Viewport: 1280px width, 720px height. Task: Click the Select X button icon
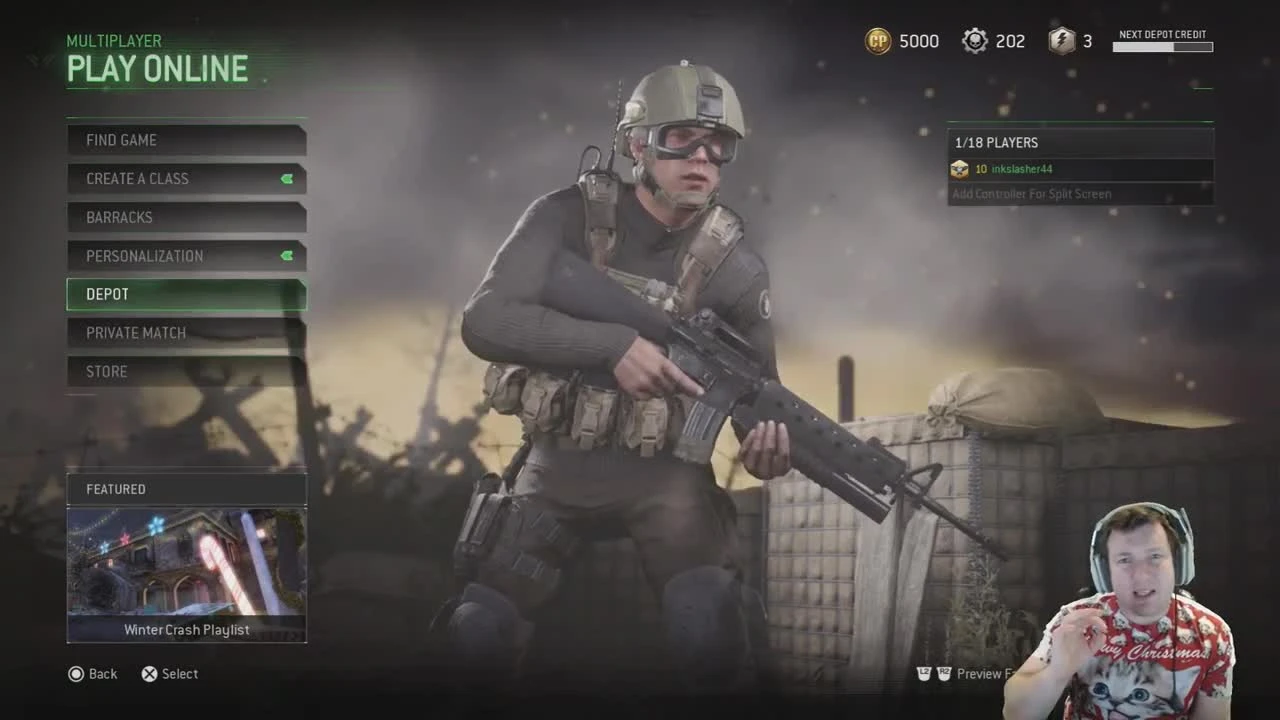(x=149, y=674)
